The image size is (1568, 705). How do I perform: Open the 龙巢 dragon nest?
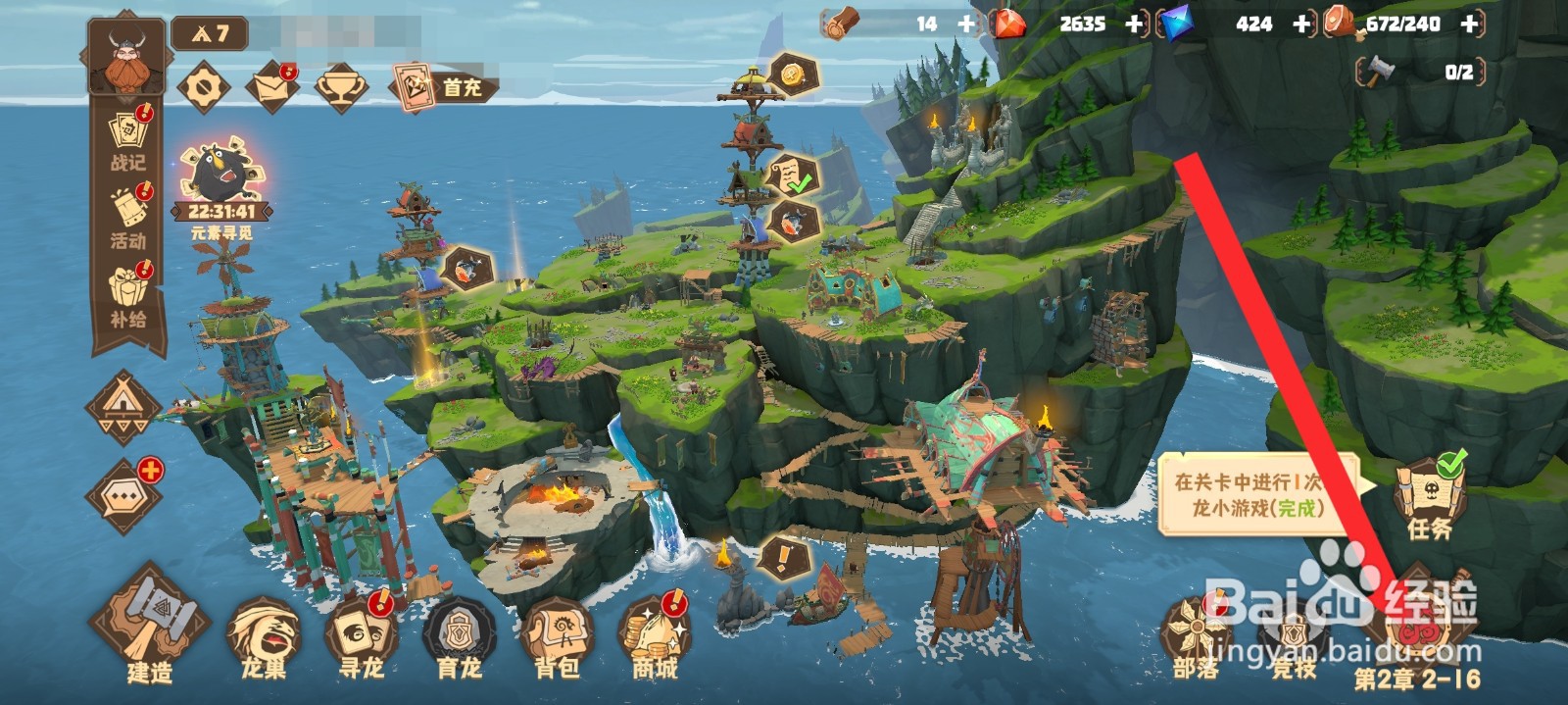pyautogui.click(x=264, y=637)
